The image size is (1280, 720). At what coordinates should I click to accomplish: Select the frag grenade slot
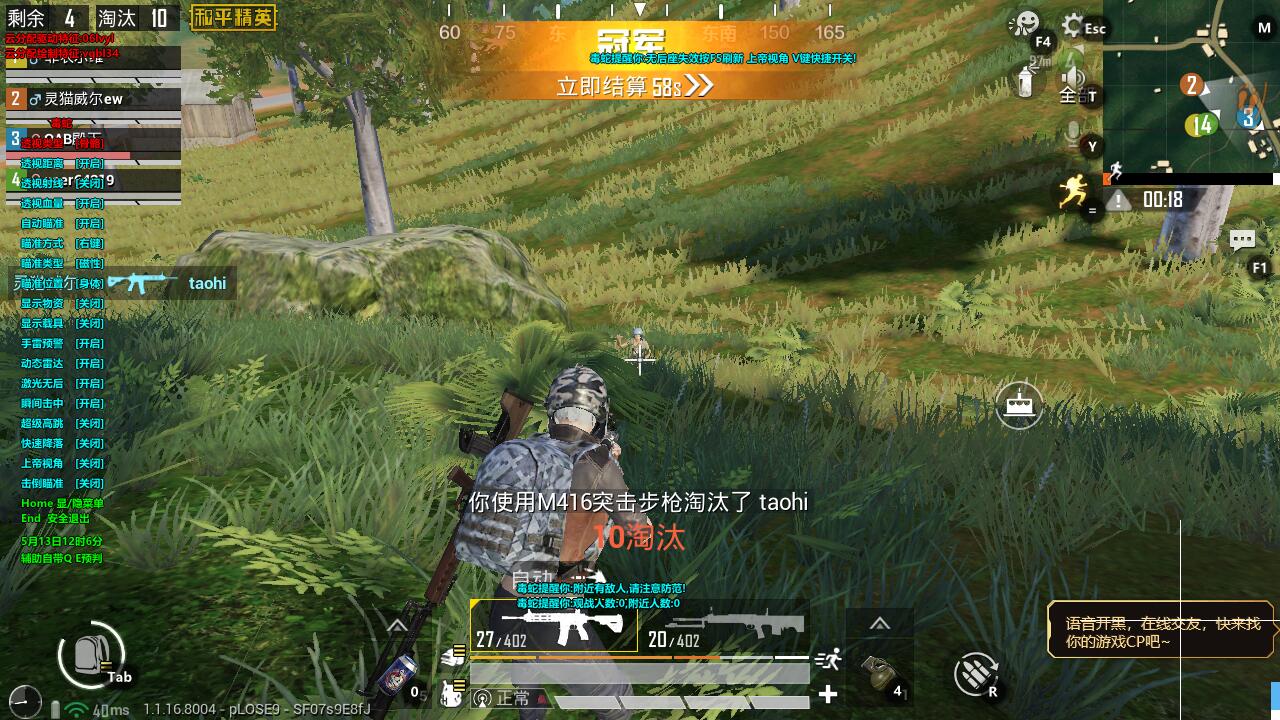879,675
